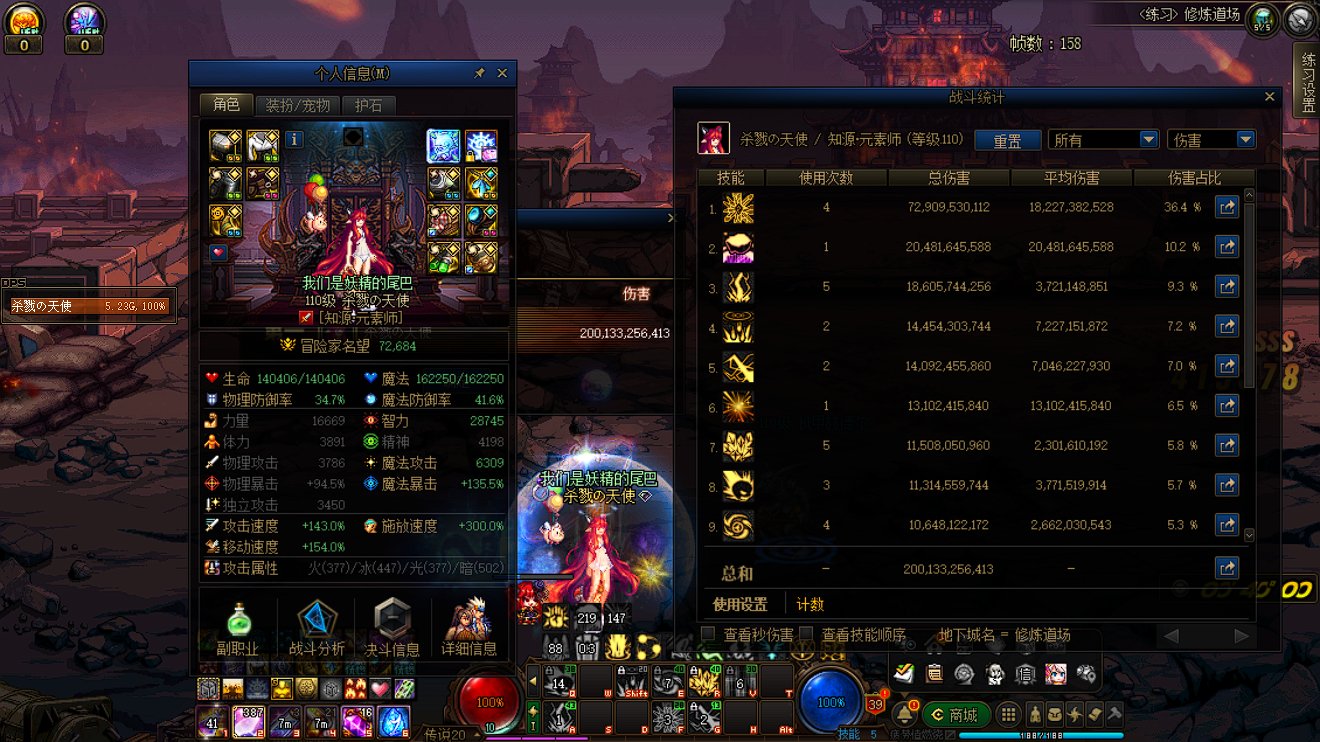Screen dimensions: 1320x742
Task: Click the notification bell icon
Action: tap(904, 714)
